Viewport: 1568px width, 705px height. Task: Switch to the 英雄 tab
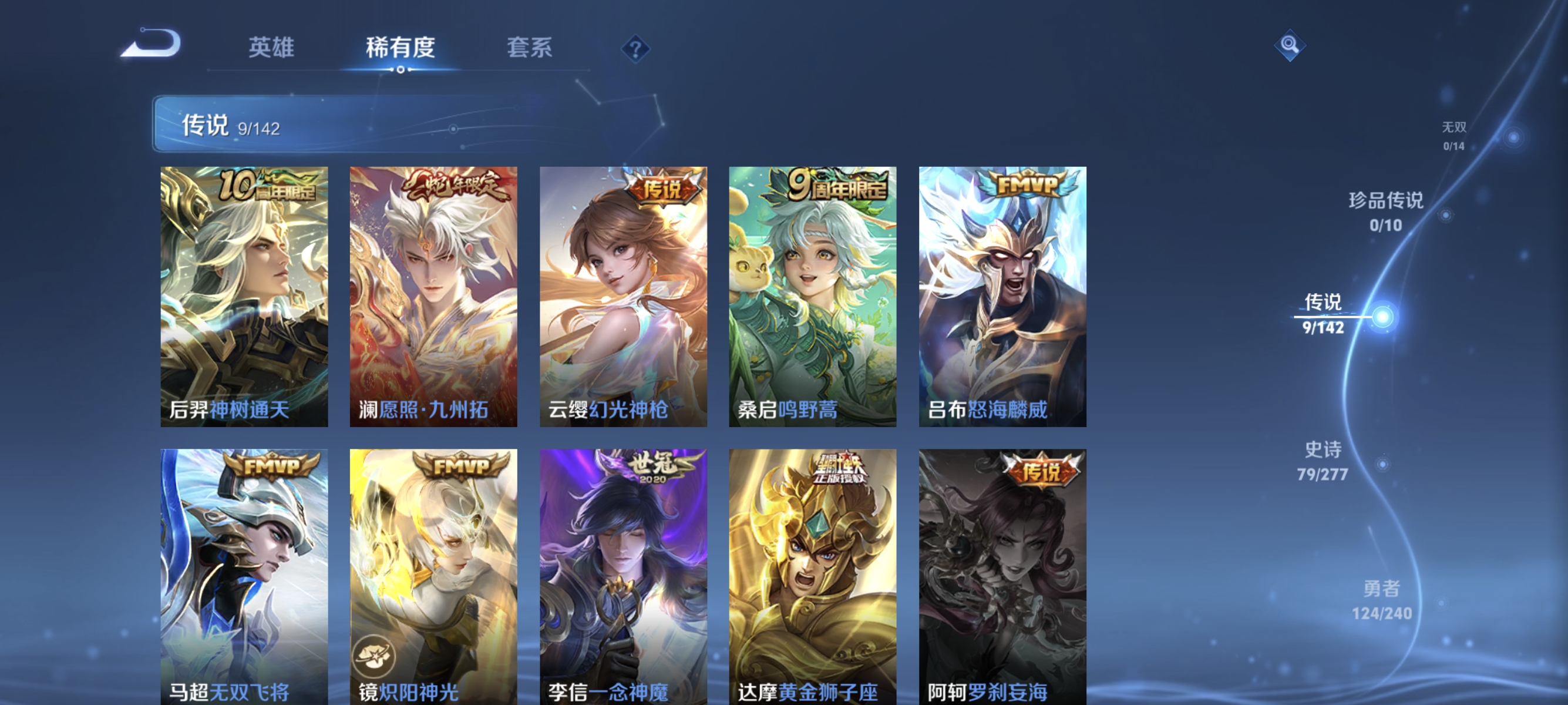point(271,48)
